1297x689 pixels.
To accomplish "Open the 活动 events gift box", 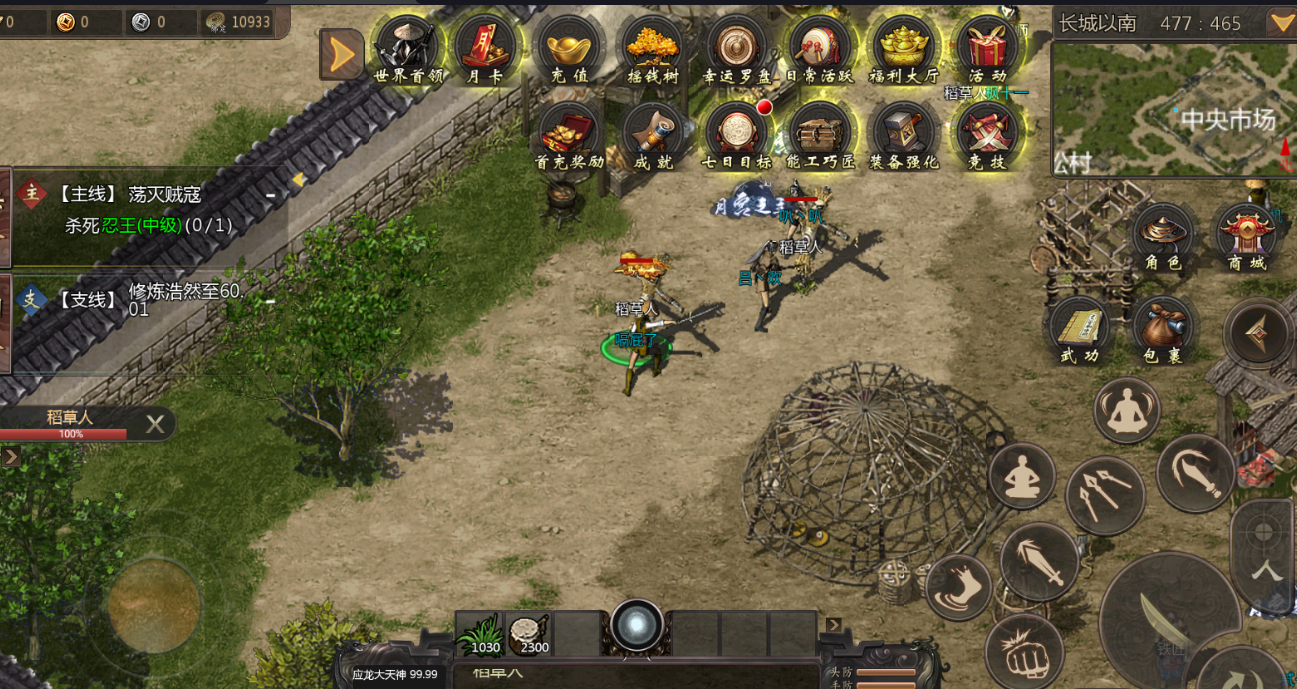I will pos(987,48).
